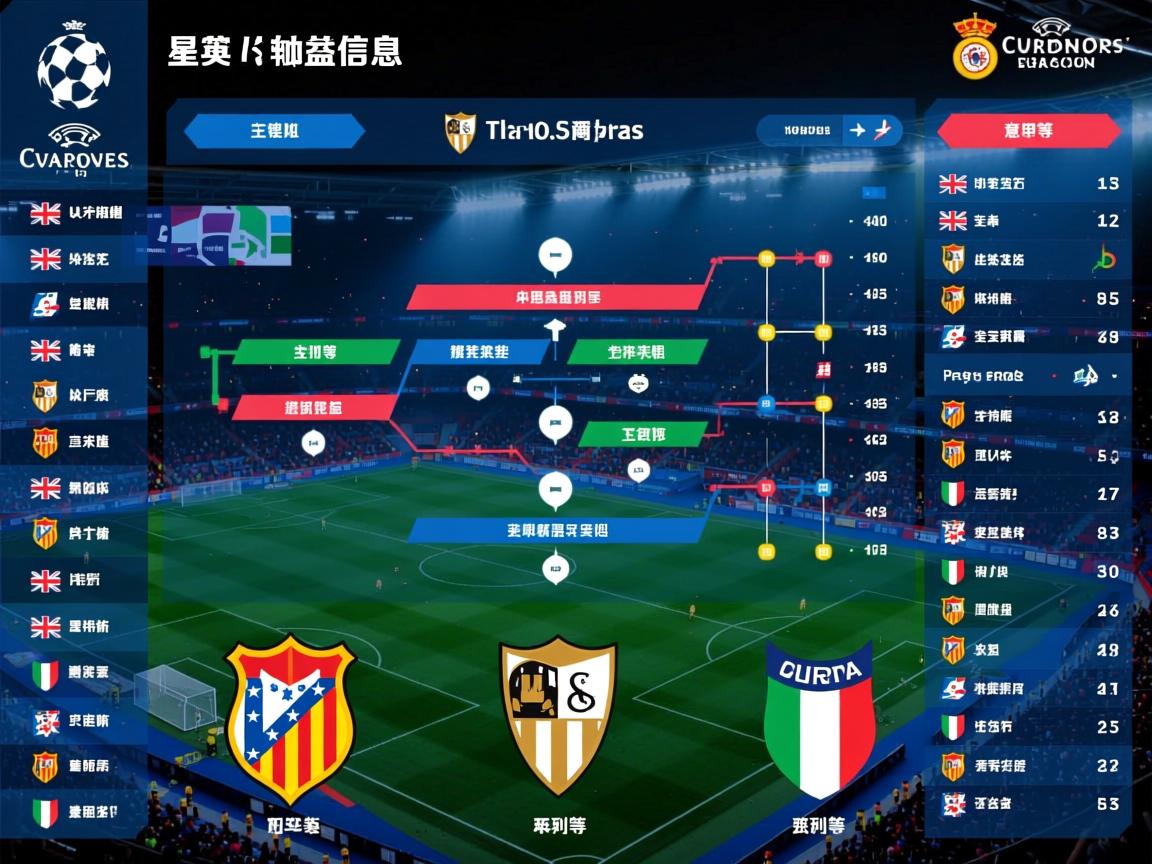The width and height of the screenshot is (1152, 864).
Task: Open the ranking row showing 30
Action: pyautogui.click(x=1030, y=572)
